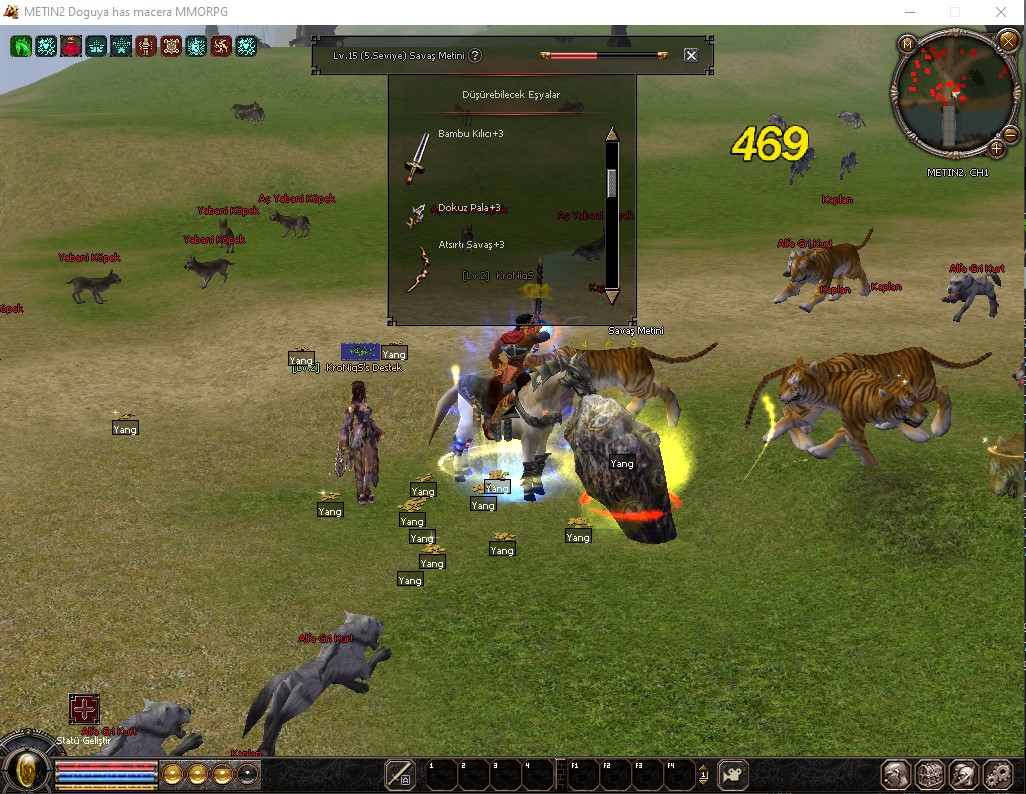Maximize the METIN2 game window

[954, 12]
